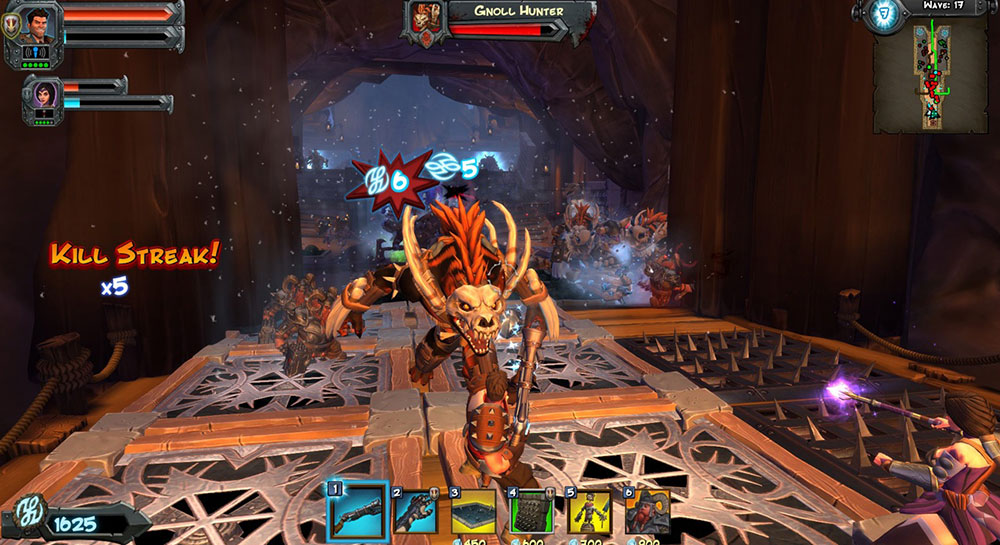The image size is (1000, 545).
Task: Click the Gnoll Hunter target portrait
Action: coord(424,20)
